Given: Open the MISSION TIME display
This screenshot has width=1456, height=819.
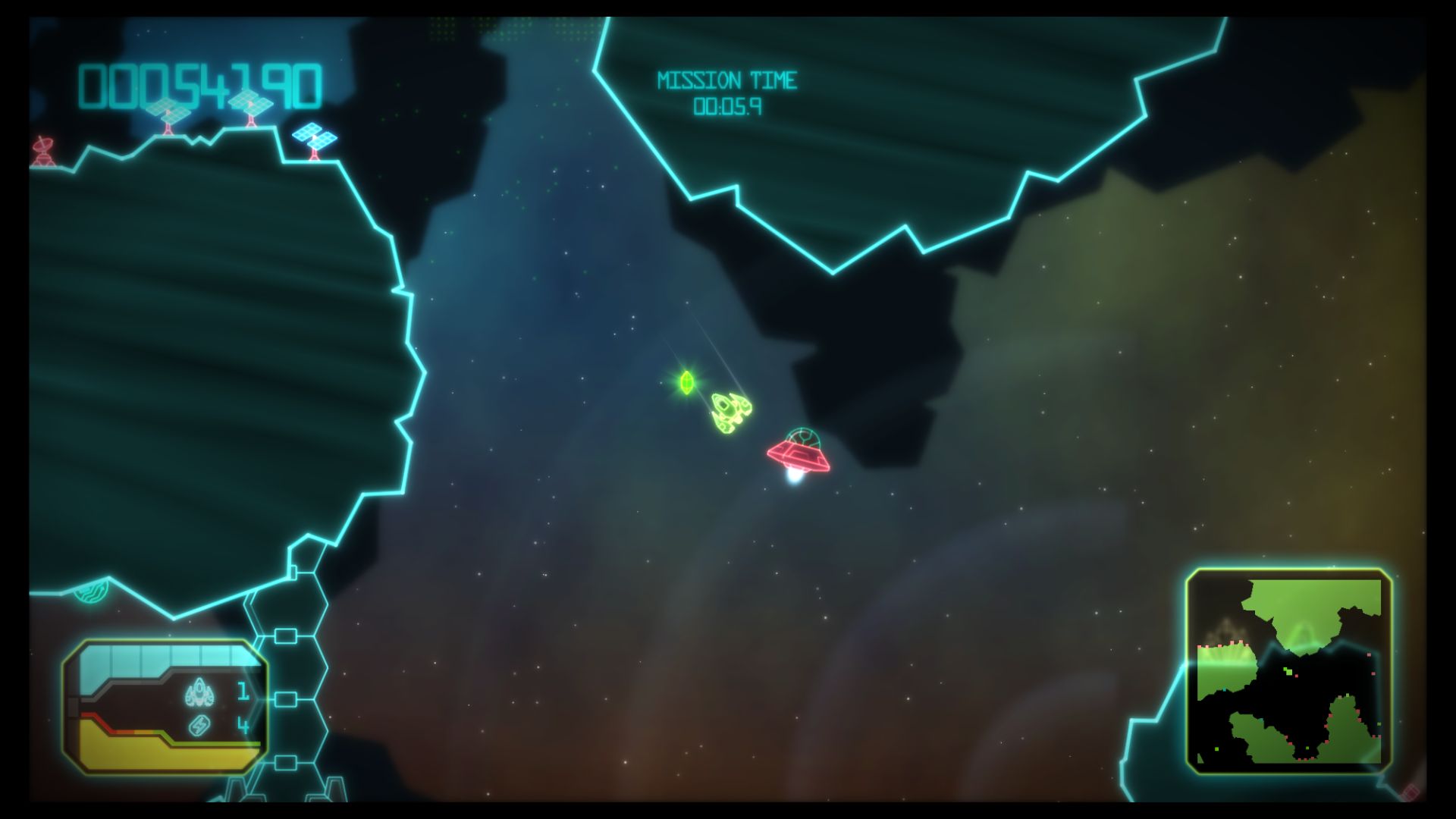Looking at the screenshot, I should click(x=728, y=78).
